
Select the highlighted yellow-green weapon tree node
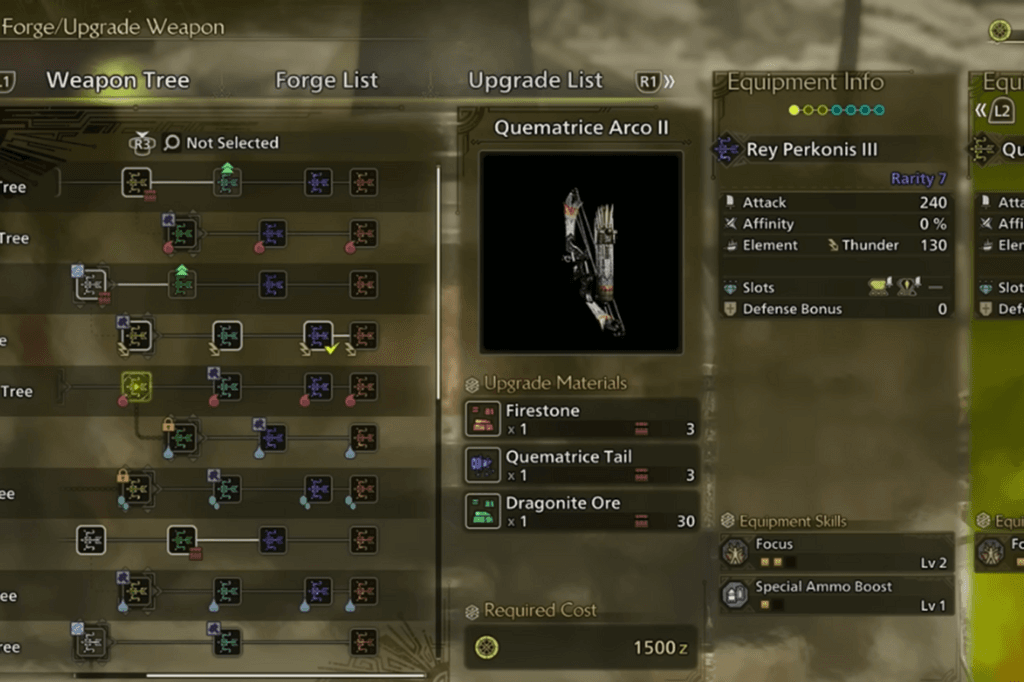point(136,385)
